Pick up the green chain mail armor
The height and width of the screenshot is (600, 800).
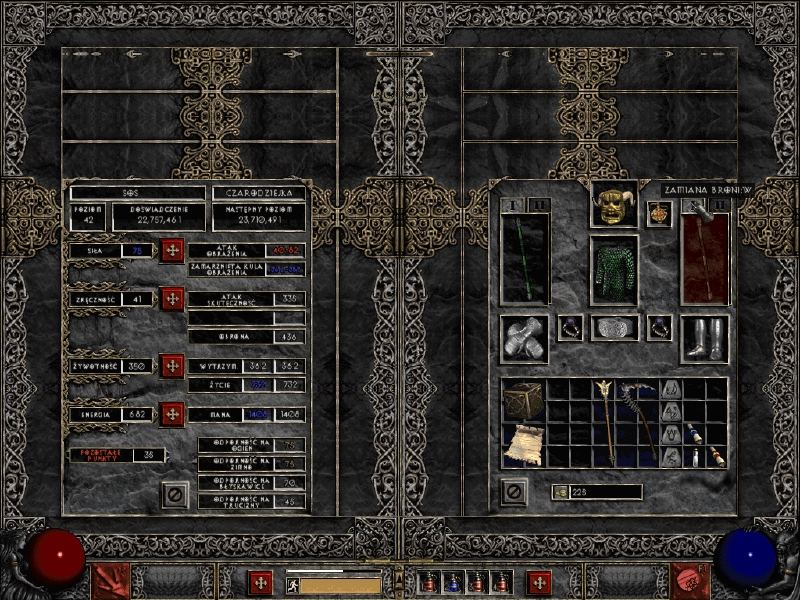coord(613,270)
